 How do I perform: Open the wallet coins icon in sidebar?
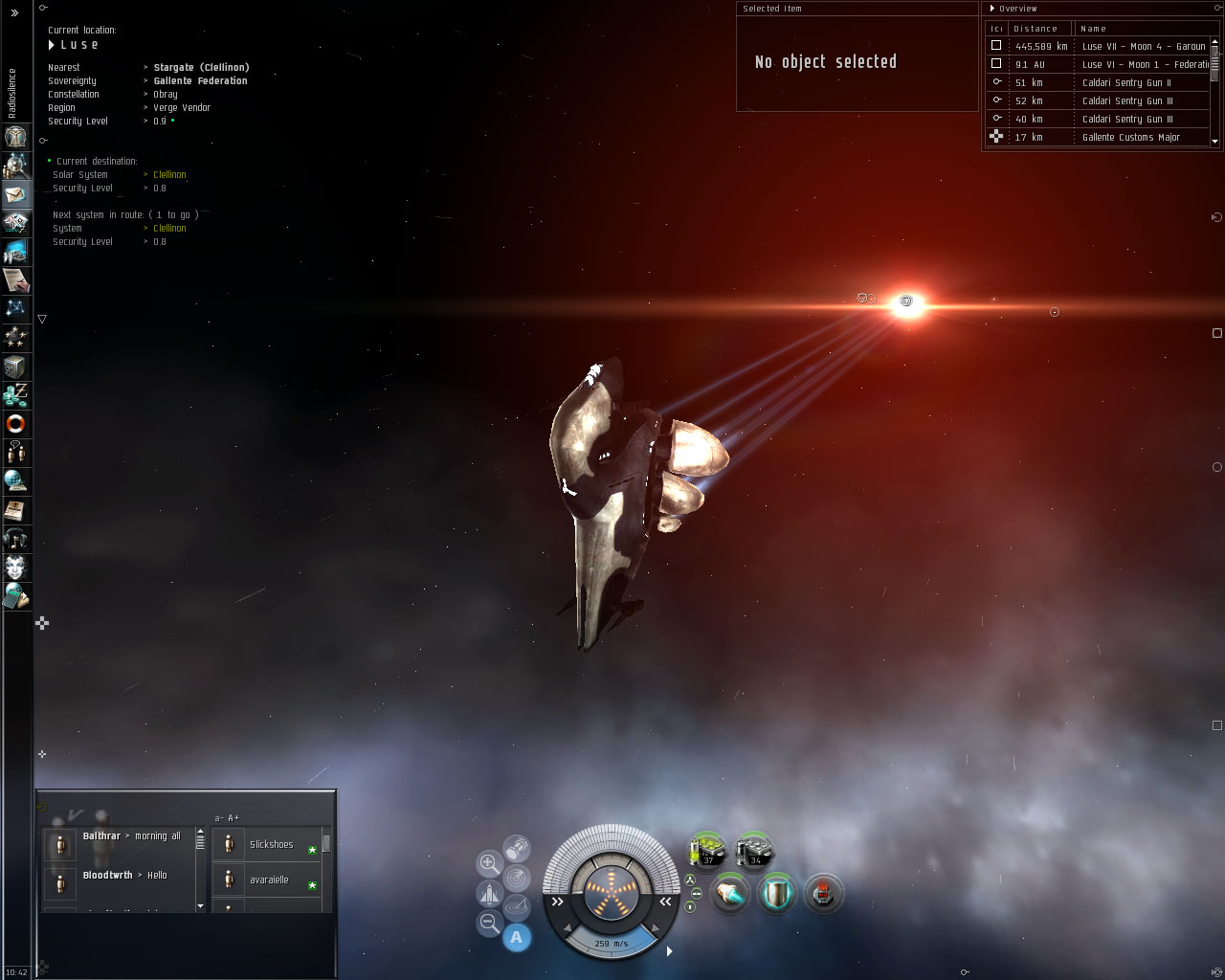(17, 394)
